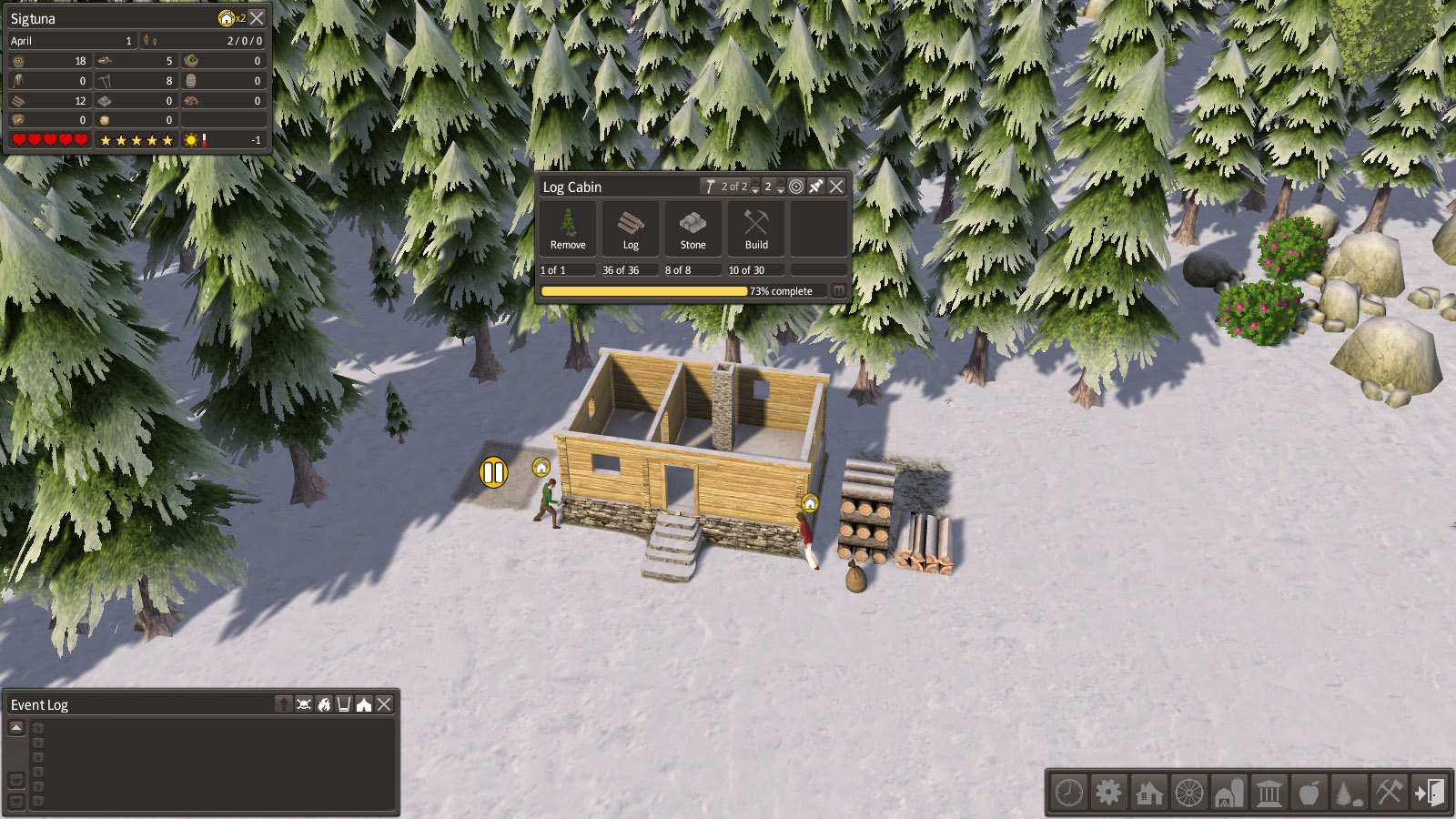
Task: Open the clock game speed menu
Action: [x=1069, y=793]
